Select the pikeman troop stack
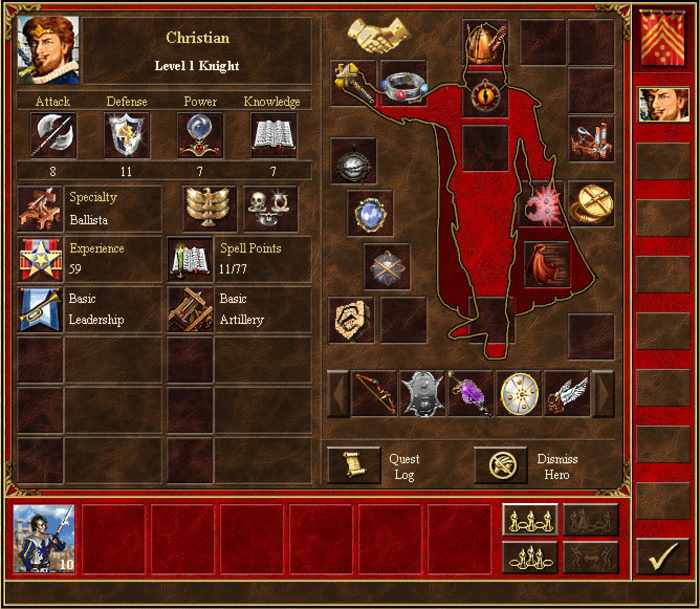The image size is (700, 609). [43, 539]
